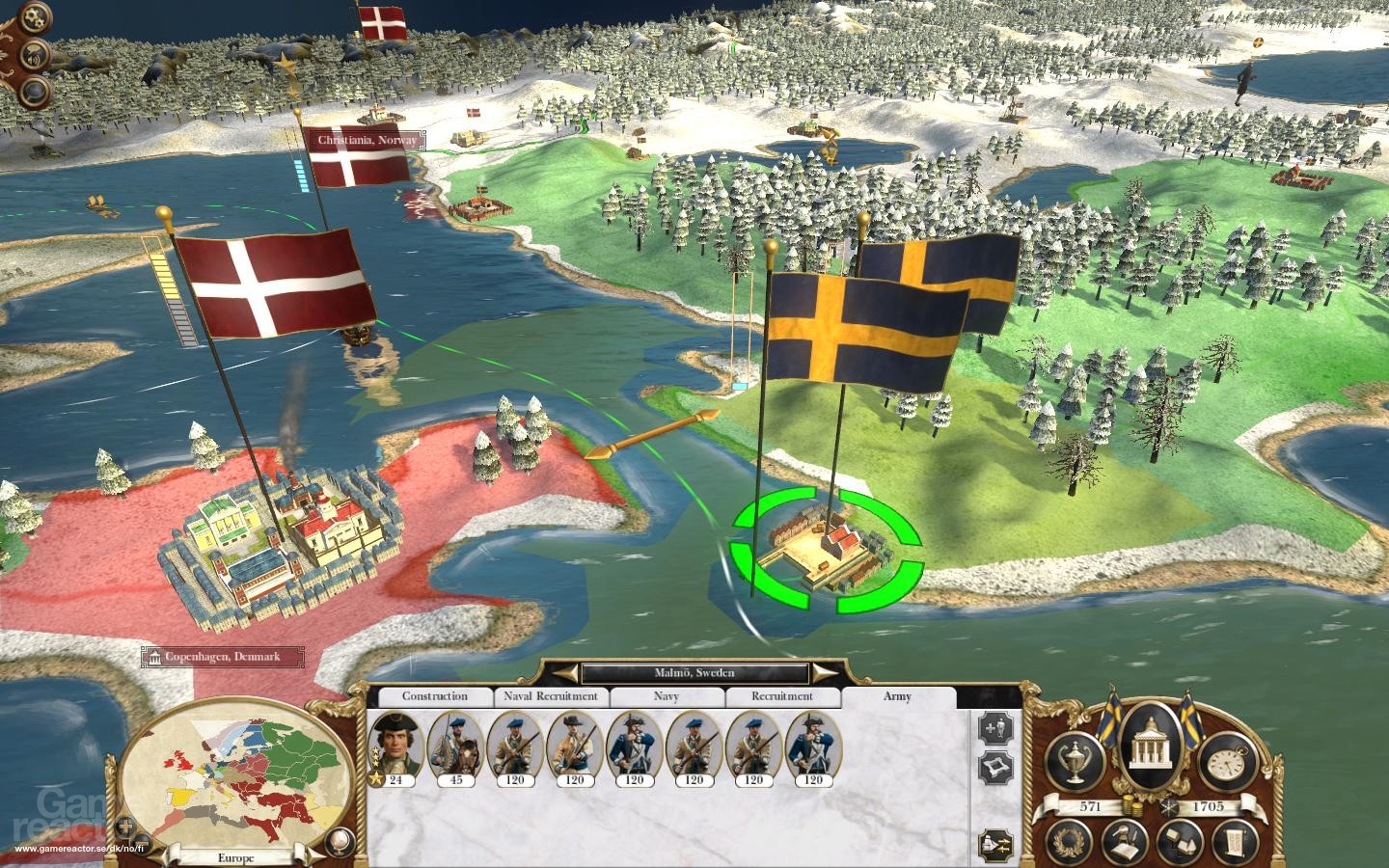Image resolution: width=1389 pixels, height=868 pixels.
Task: Click the ship transfer icon below the Army panel
Action: point(994,843)
